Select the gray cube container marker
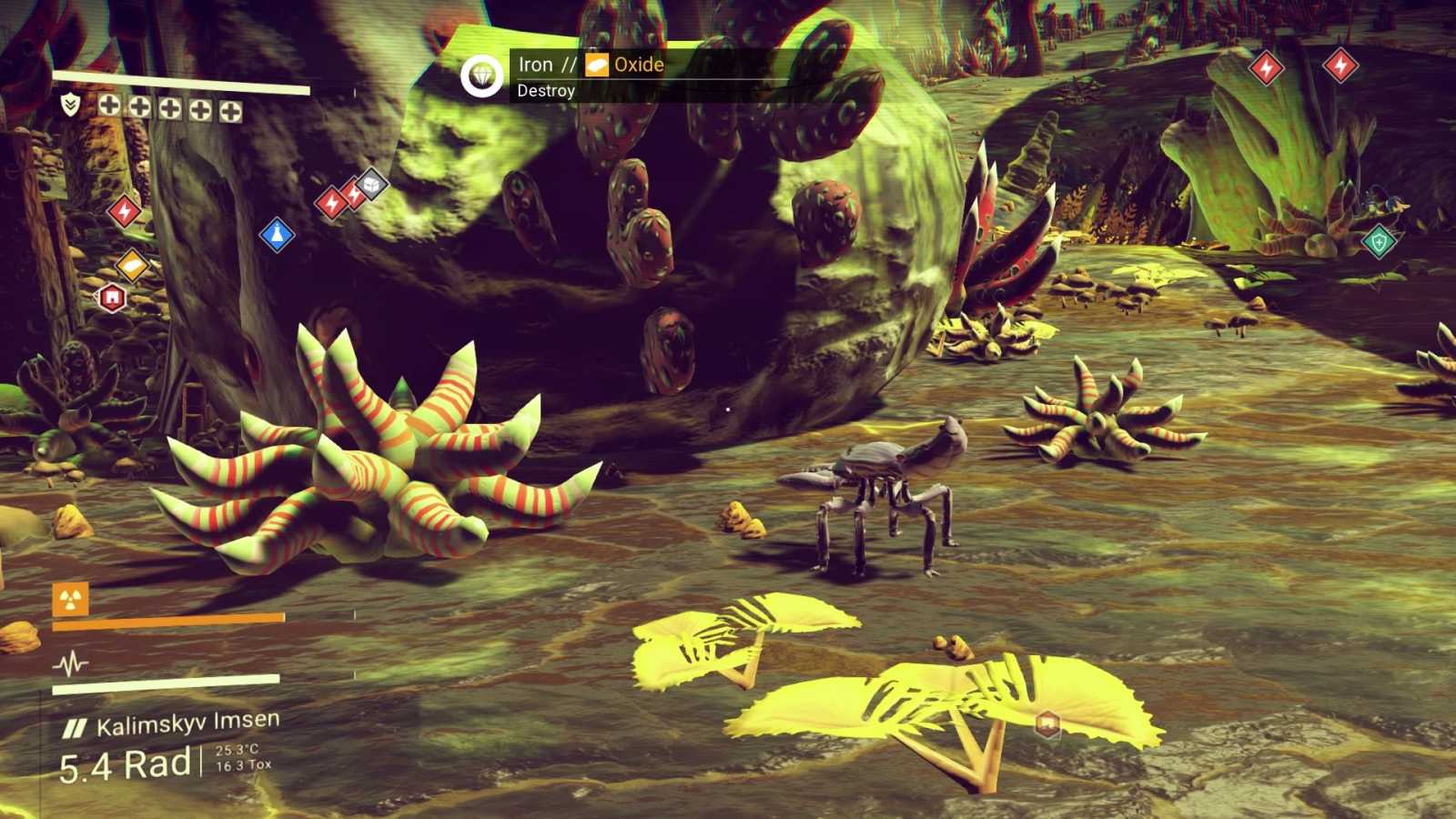Viewport: 1456px width, 819px height. (370, 186)
